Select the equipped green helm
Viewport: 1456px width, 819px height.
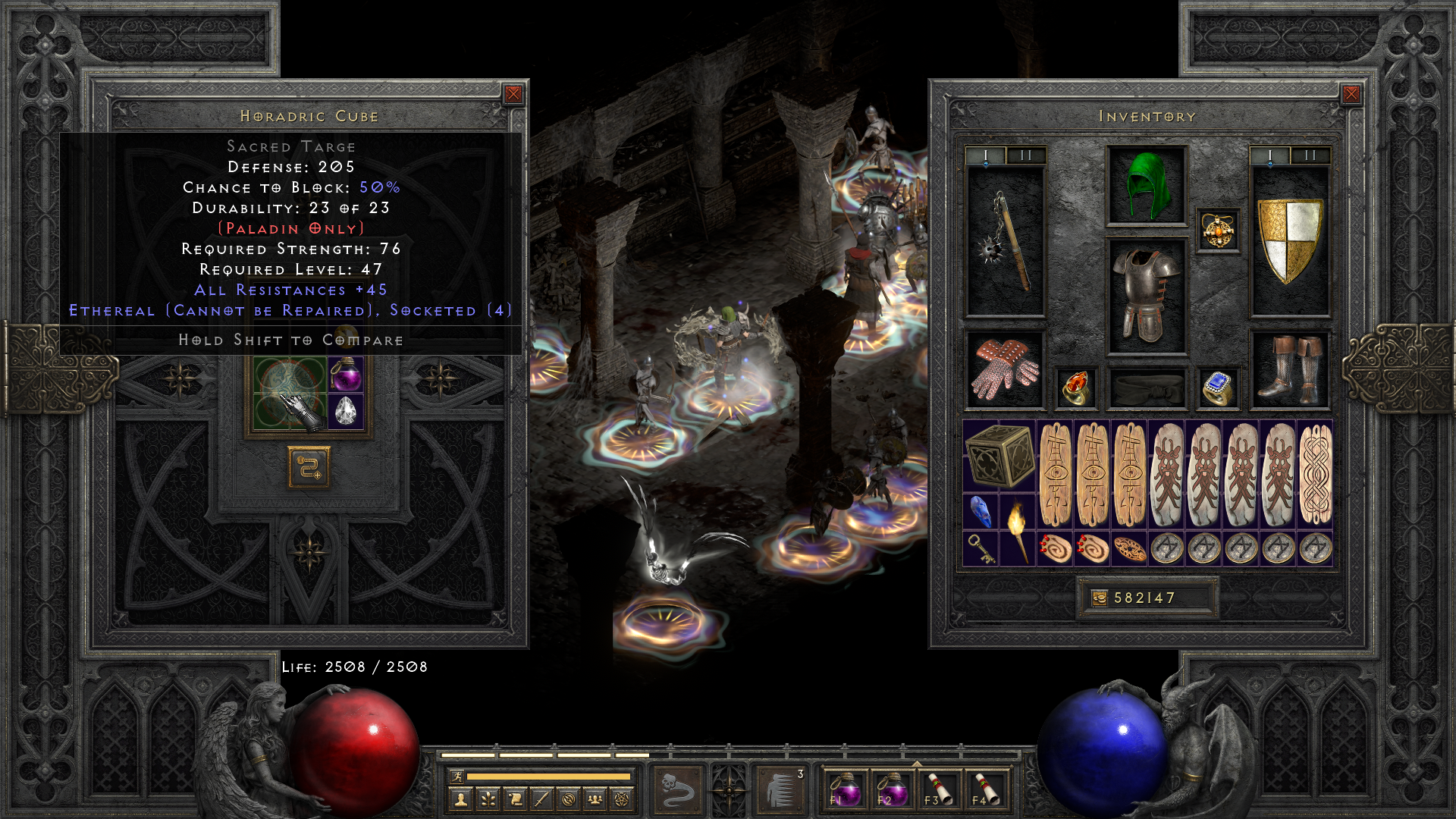[1147, 182]
